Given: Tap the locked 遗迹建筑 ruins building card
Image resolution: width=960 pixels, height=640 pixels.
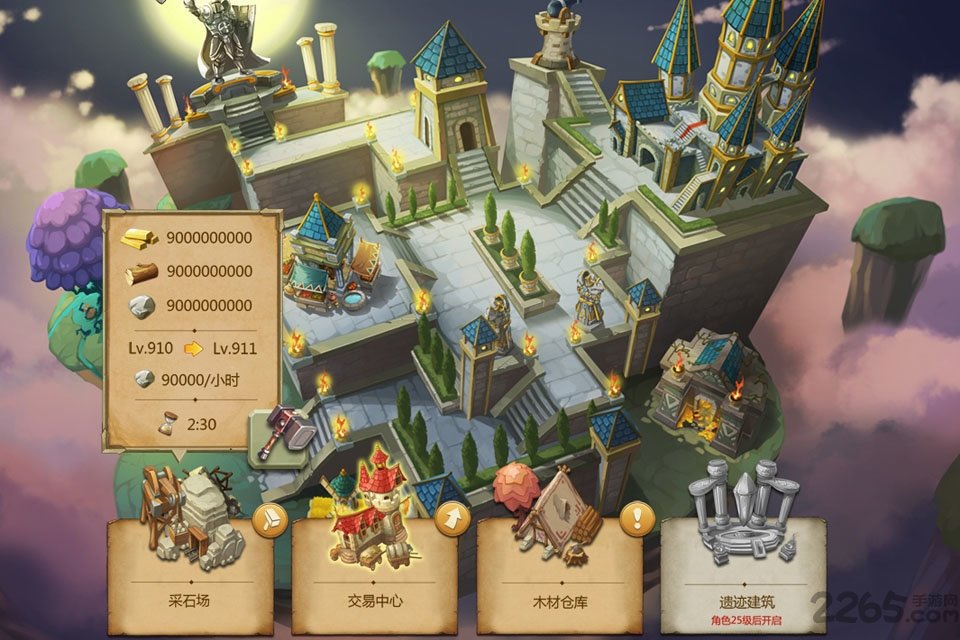Looking at the screenshot, I should (x=743, y=570).
